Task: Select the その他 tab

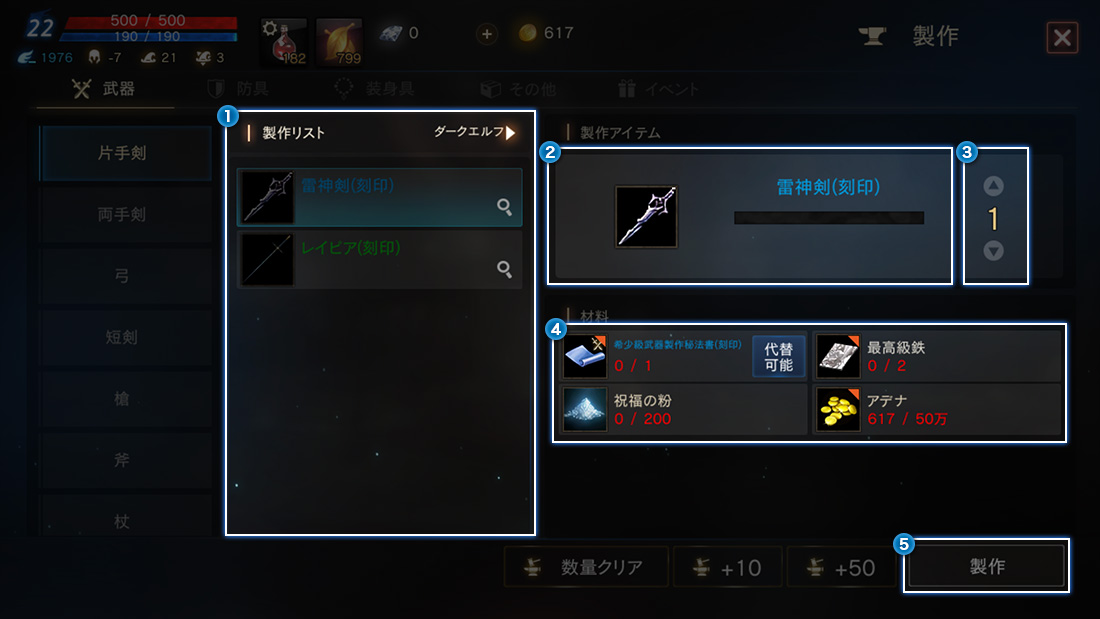Action: point(518,89)
